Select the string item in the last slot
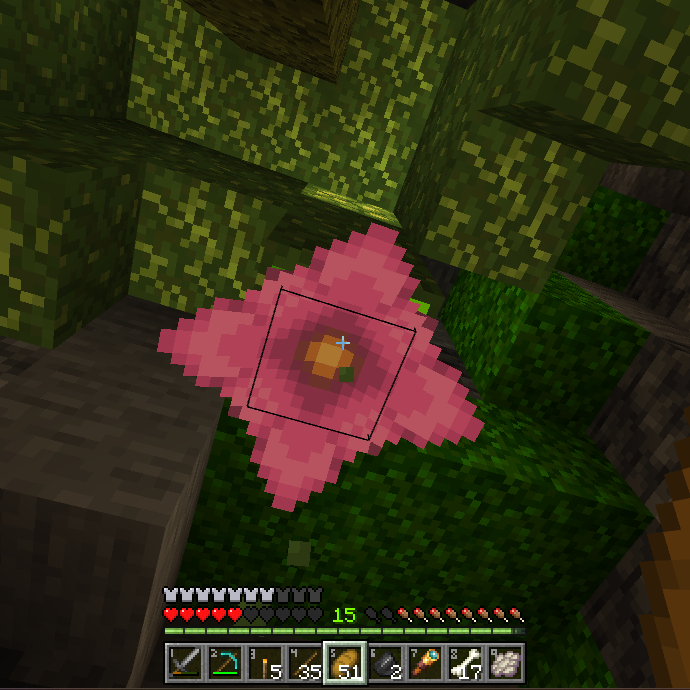Image resolution: width=690 pixels, height=690 pixels. point(505,663)
